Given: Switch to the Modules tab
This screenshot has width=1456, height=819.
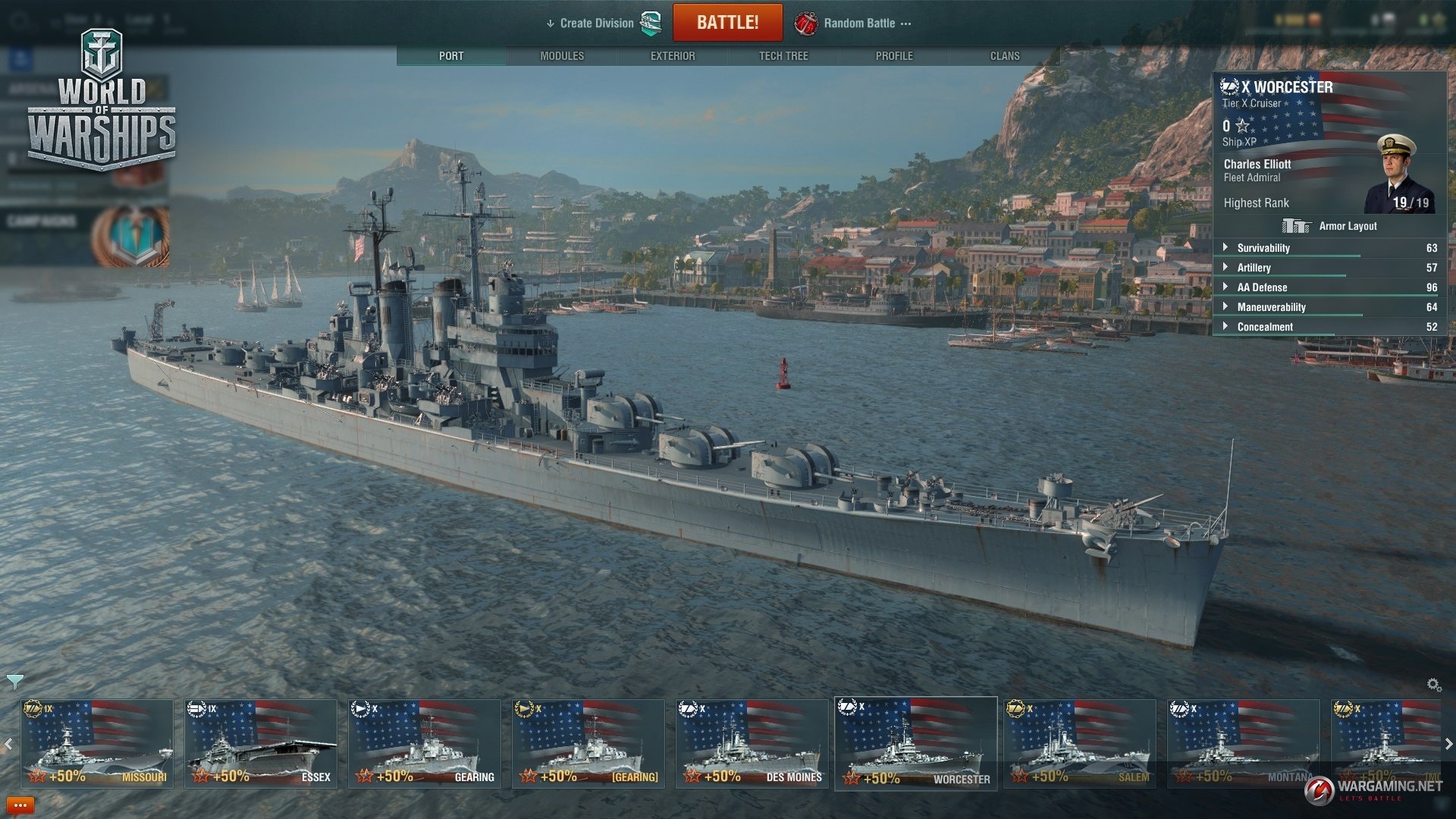Looking at the screenshot, I should (562, 56).
